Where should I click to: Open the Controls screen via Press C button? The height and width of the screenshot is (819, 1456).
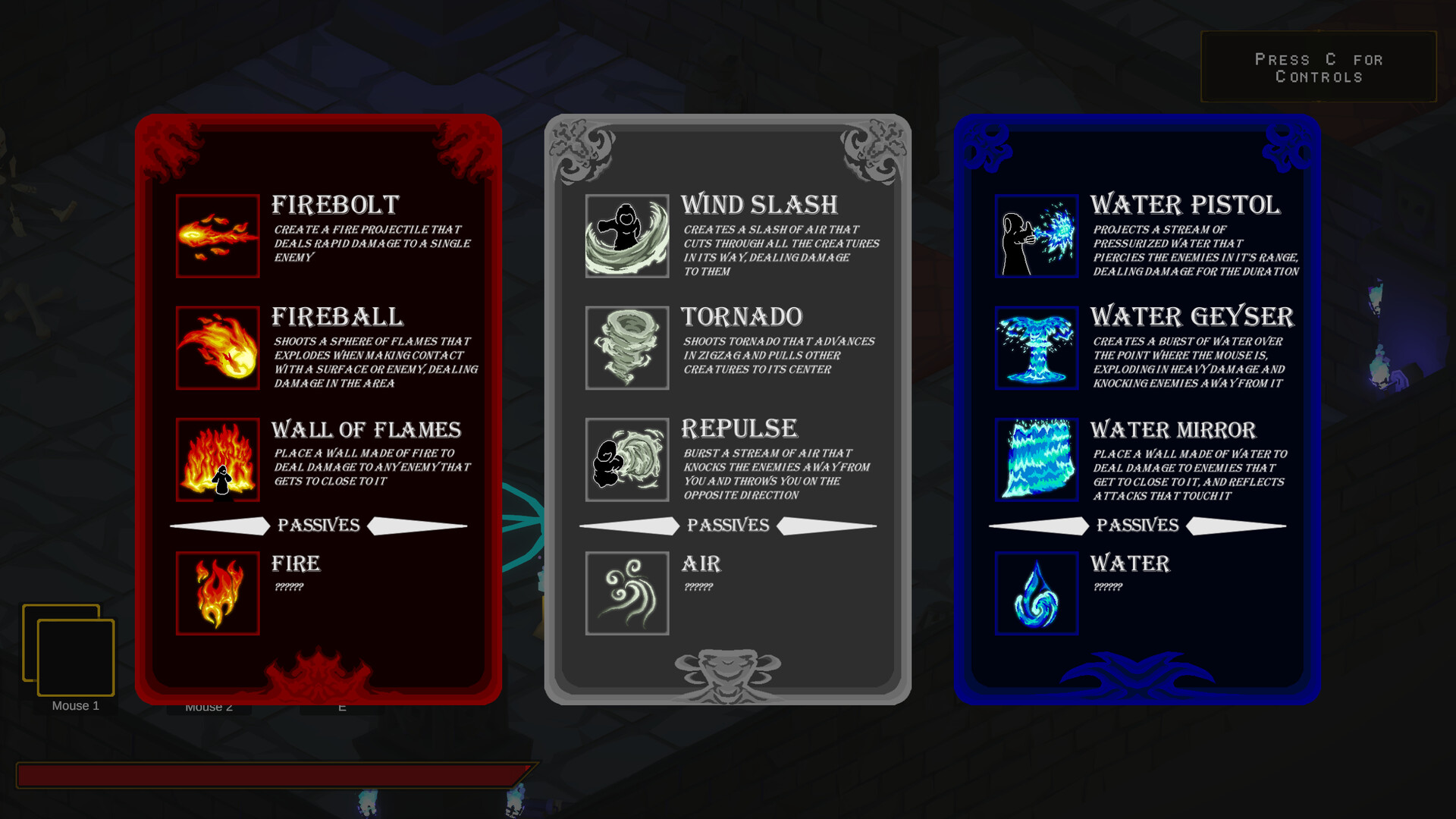click(1319, 67)
